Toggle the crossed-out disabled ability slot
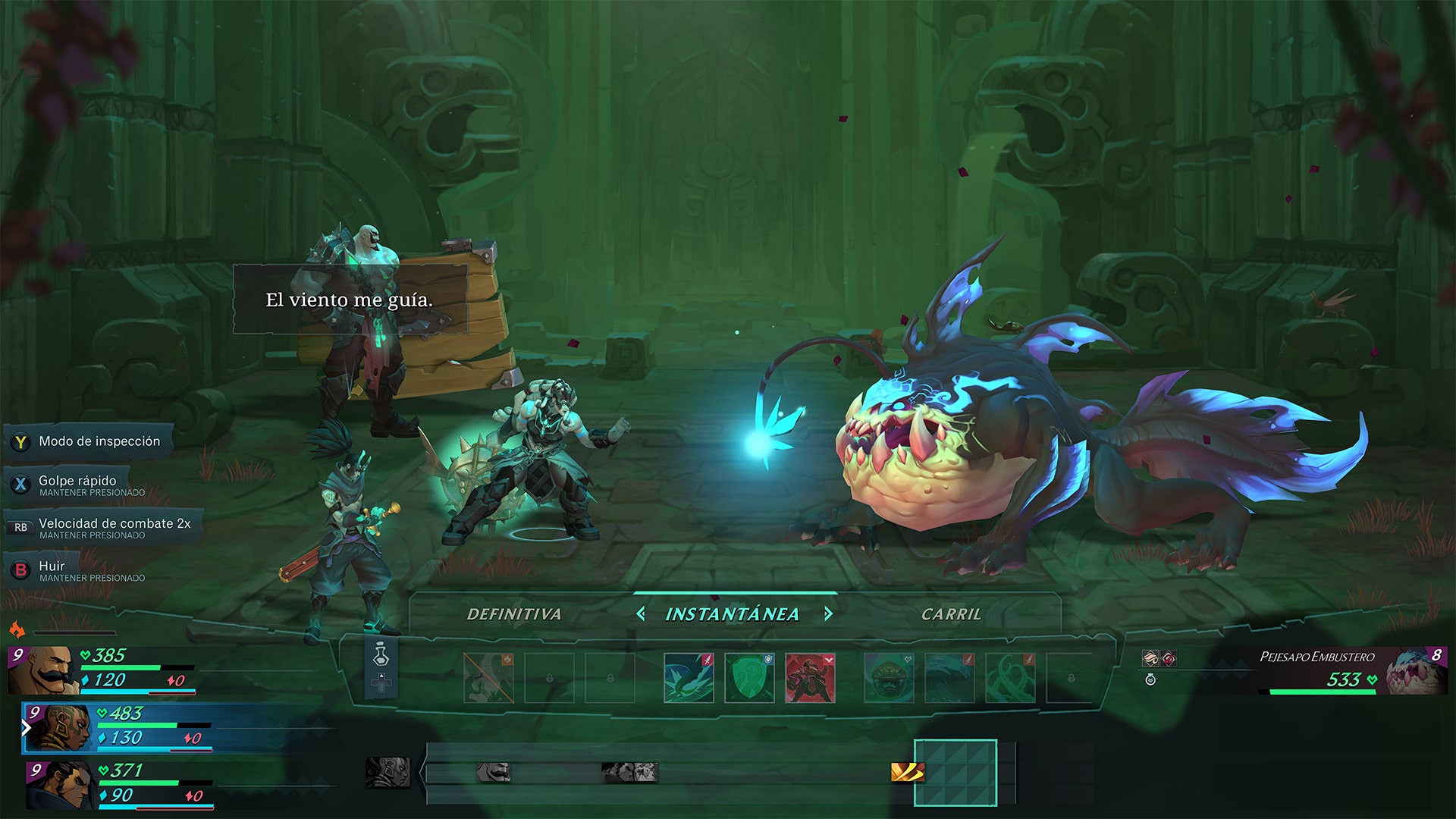Screen dimensions: 1456x819 (x=488, y=677)
